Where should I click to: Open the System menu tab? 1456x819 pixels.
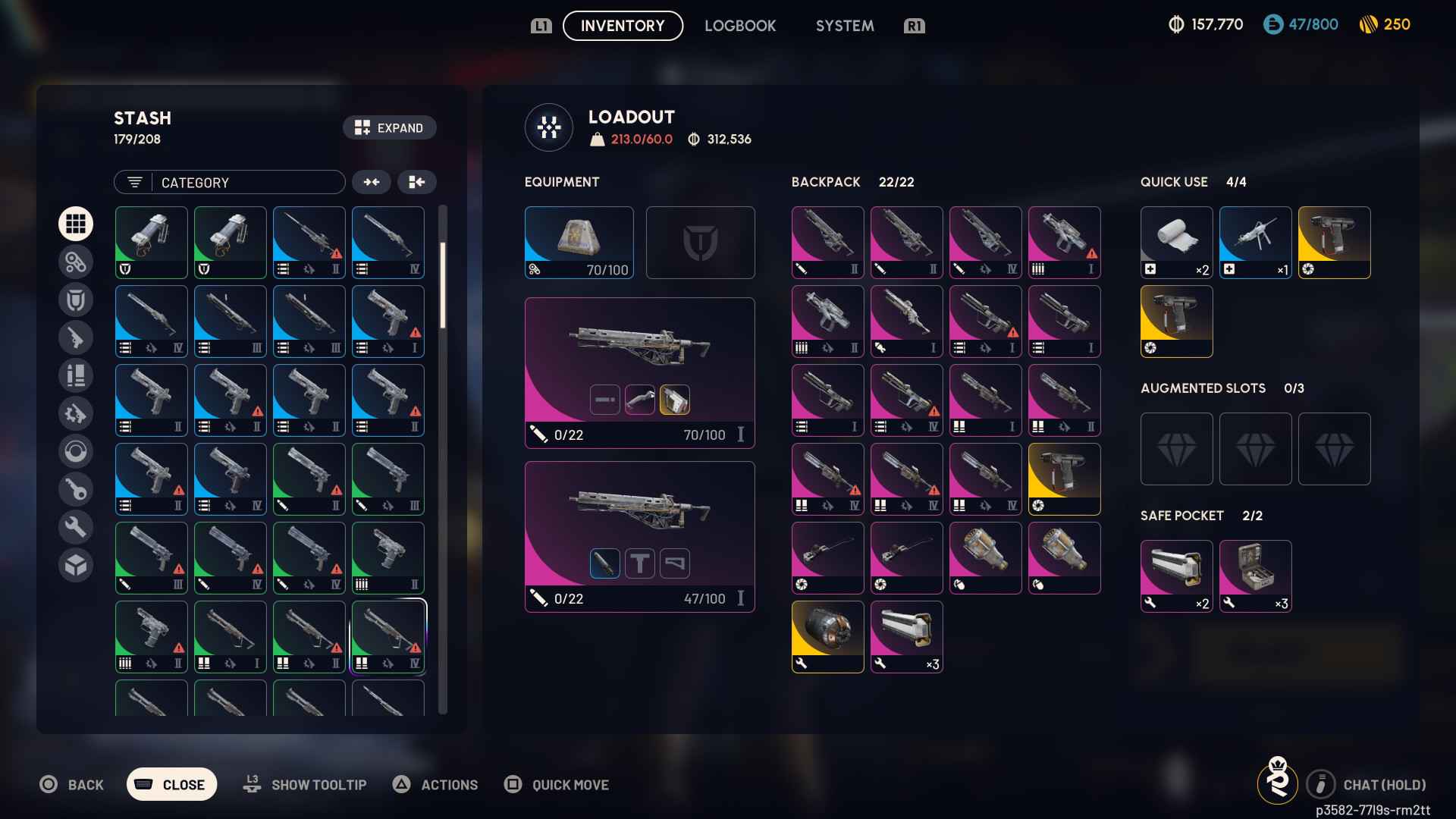coord(844,25)
